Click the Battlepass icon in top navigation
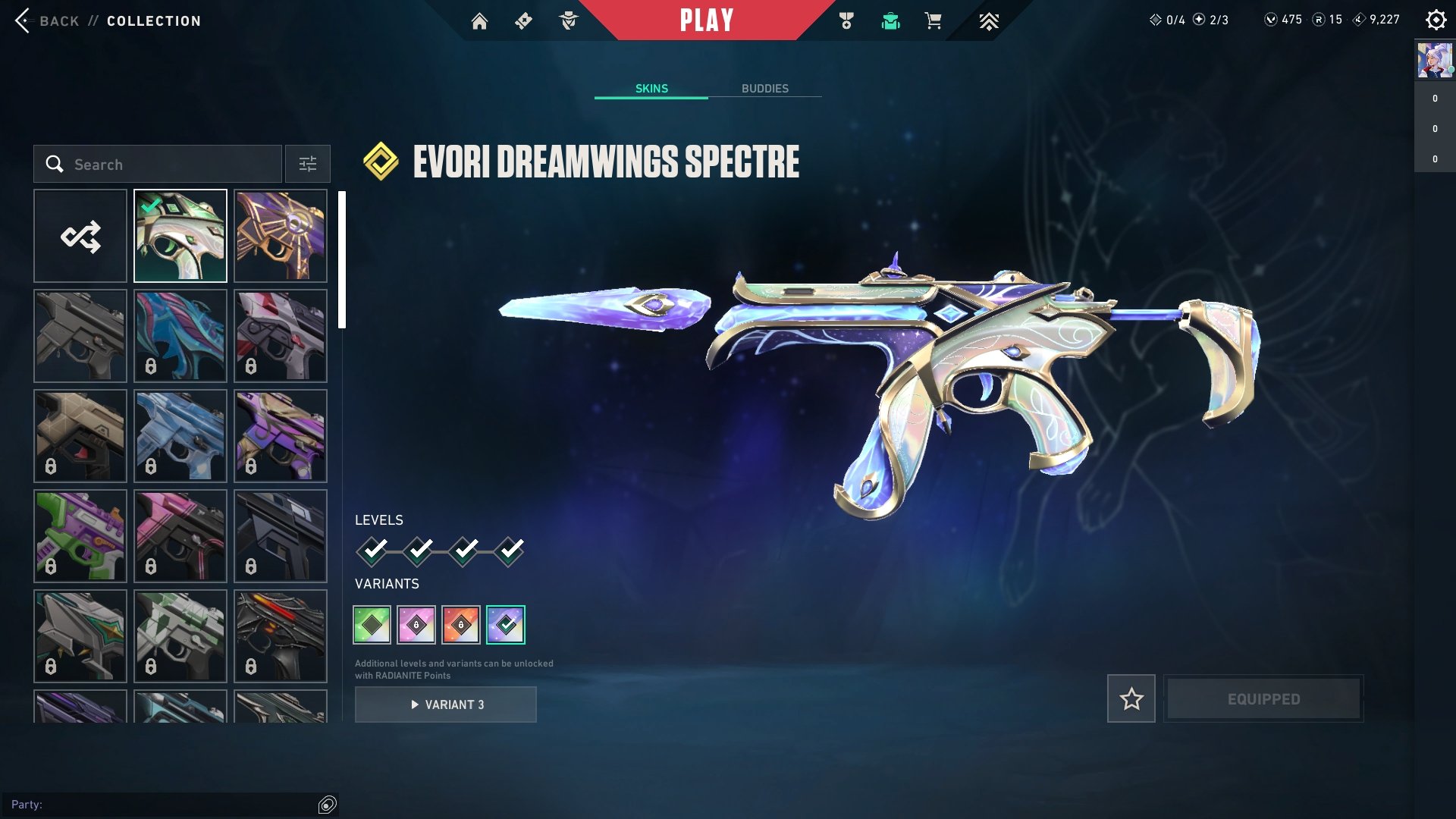Screen dimensions: 1456x819 [x=524, y=21]
